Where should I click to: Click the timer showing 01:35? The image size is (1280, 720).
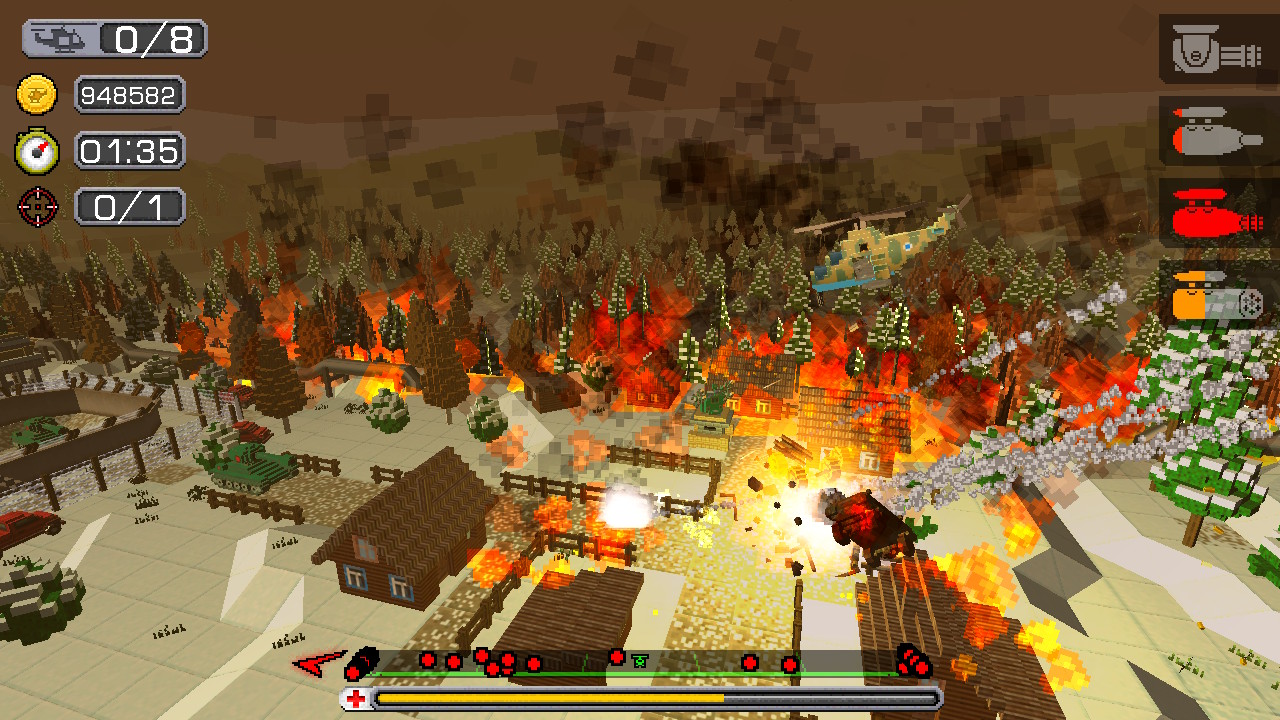pyautogui.click(x=129, y=151)
